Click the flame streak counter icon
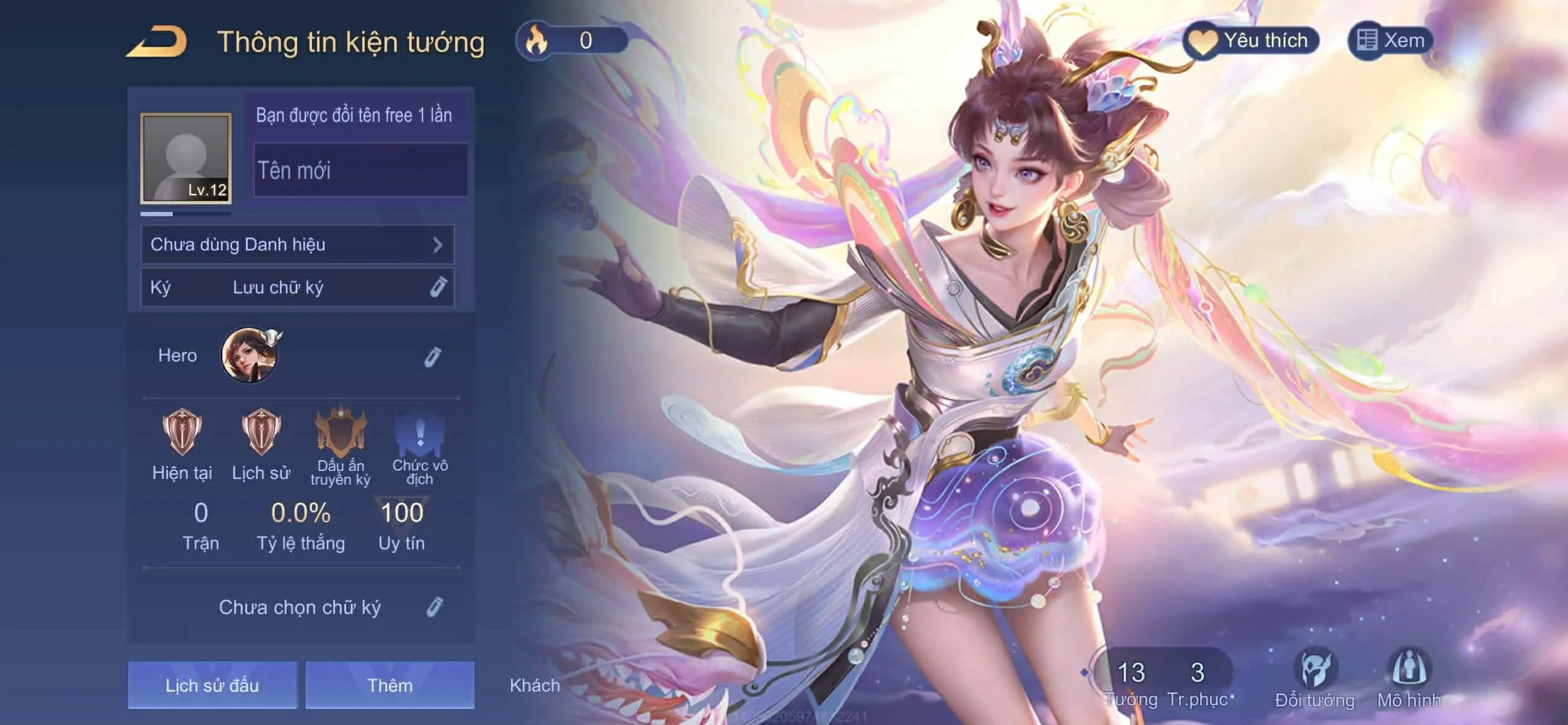Screen dimensions: 1568x725 click(x=536, y=39)
